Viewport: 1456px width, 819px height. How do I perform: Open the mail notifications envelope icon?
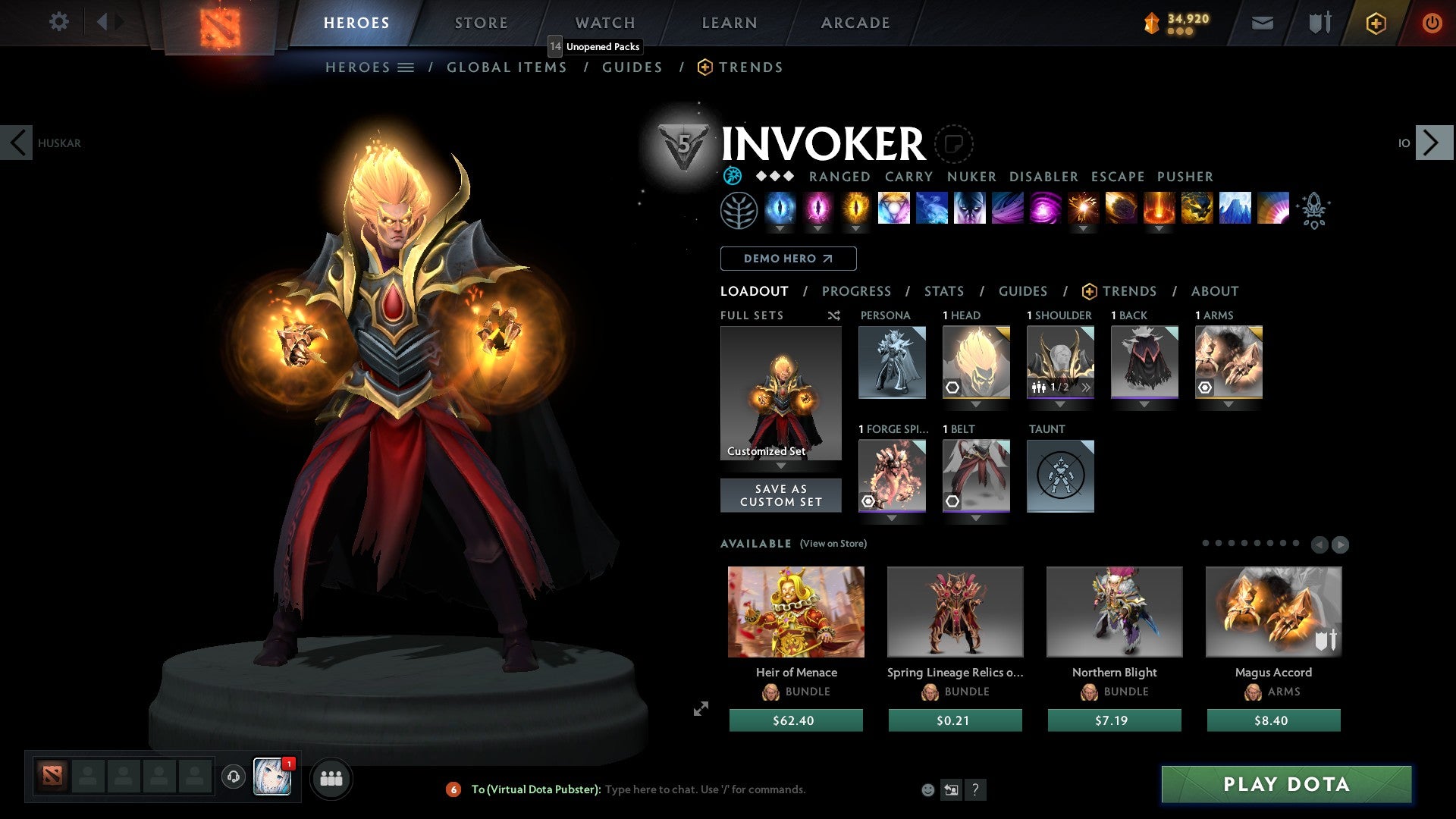[x=1261, y=23]
